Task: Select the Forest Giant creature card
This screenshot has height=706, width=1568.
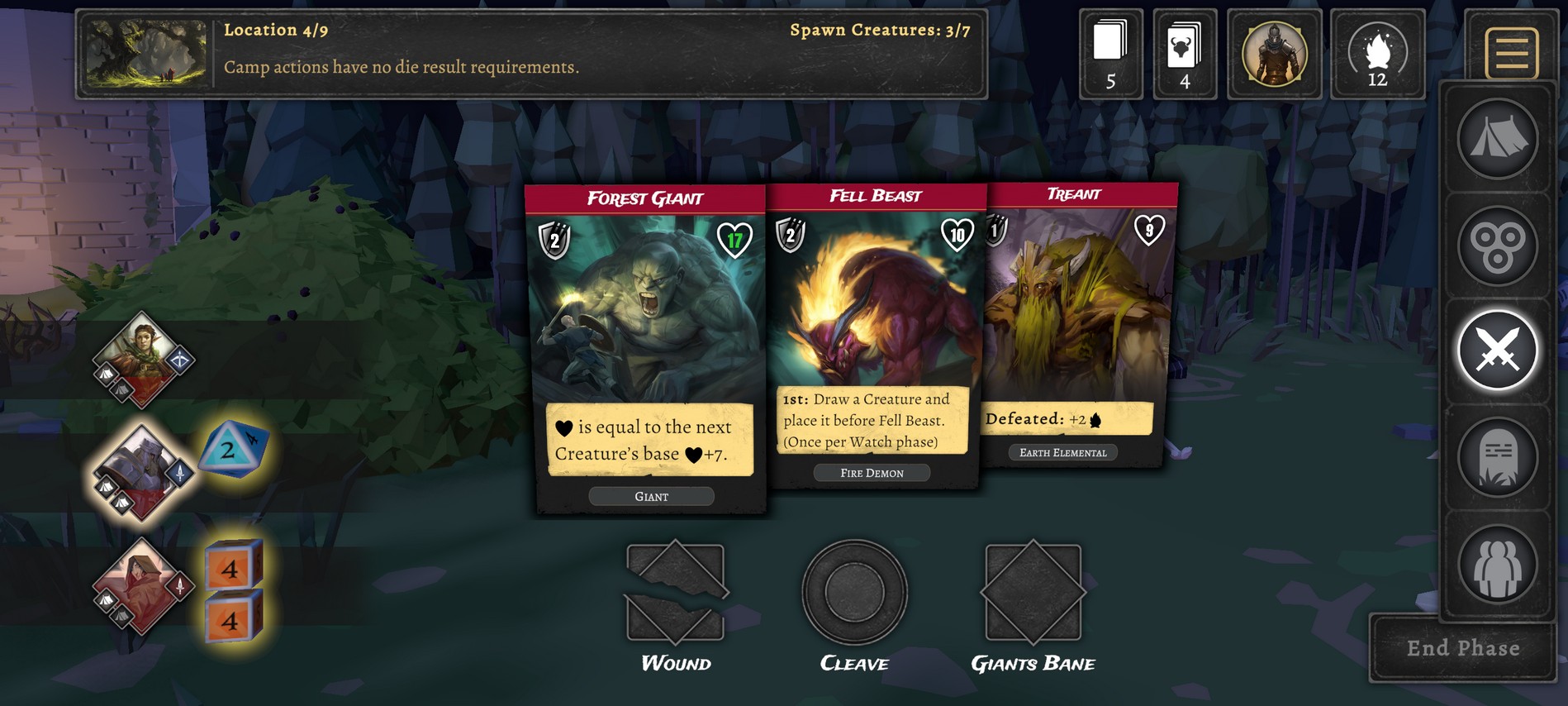Action: click(646, 347)
